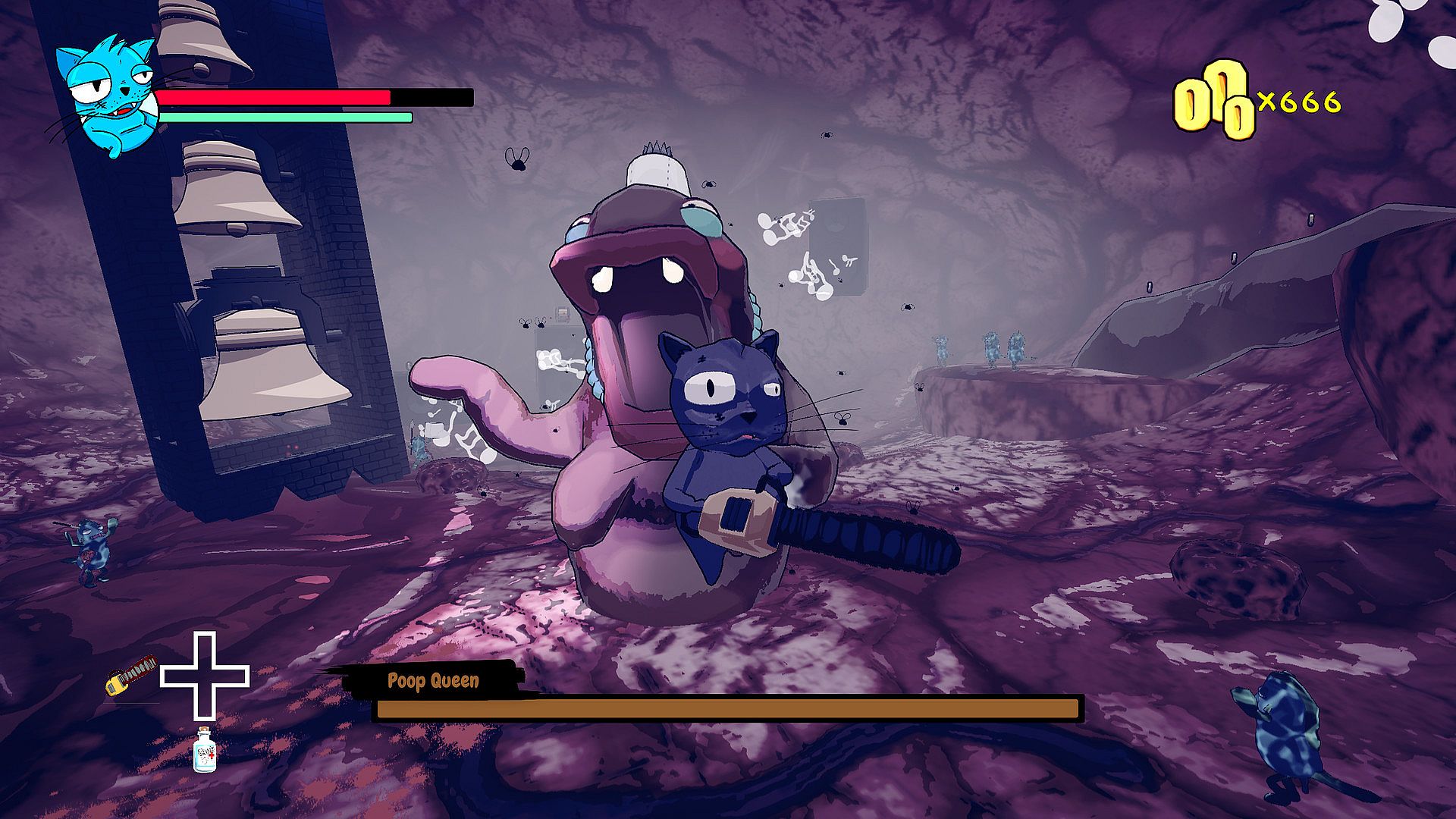Image resolution: width=1456 pixels, height=819 pixels.
Task: Use the potion bottle item
Action: point(204,750)
